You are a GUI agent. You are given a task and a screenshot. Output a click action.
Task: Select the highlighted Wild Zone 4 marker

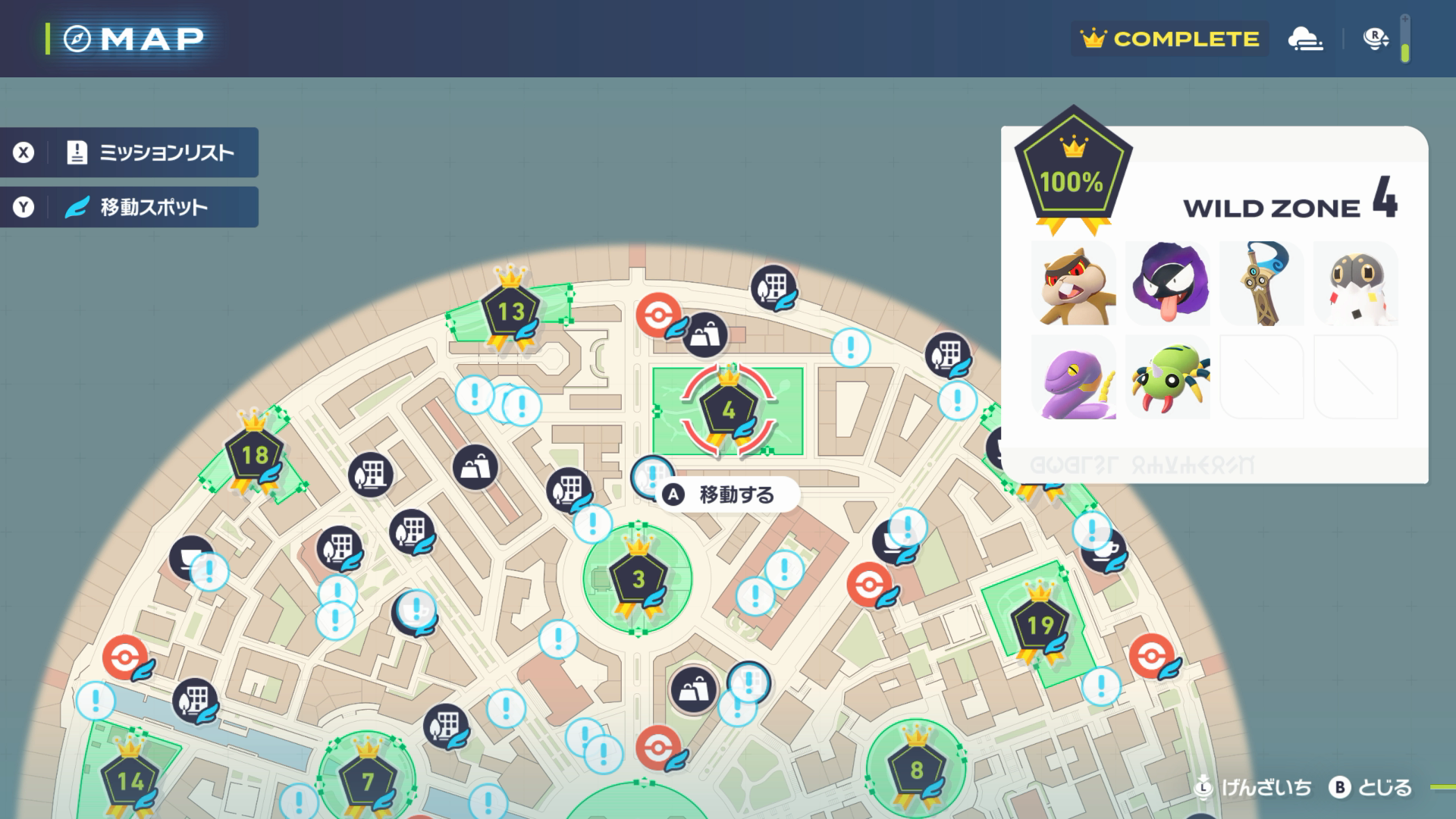tap(728, 411)
